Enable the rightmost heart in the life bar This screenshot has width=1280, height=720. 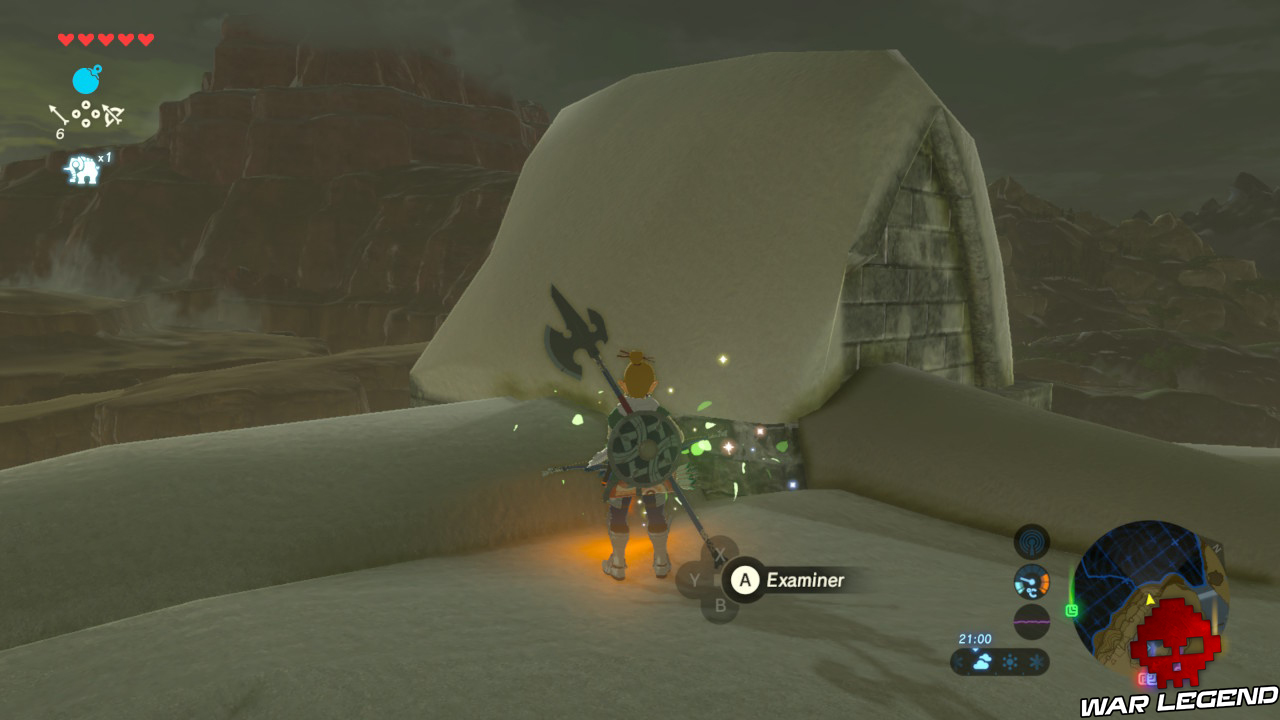click(x=145, y=40)
